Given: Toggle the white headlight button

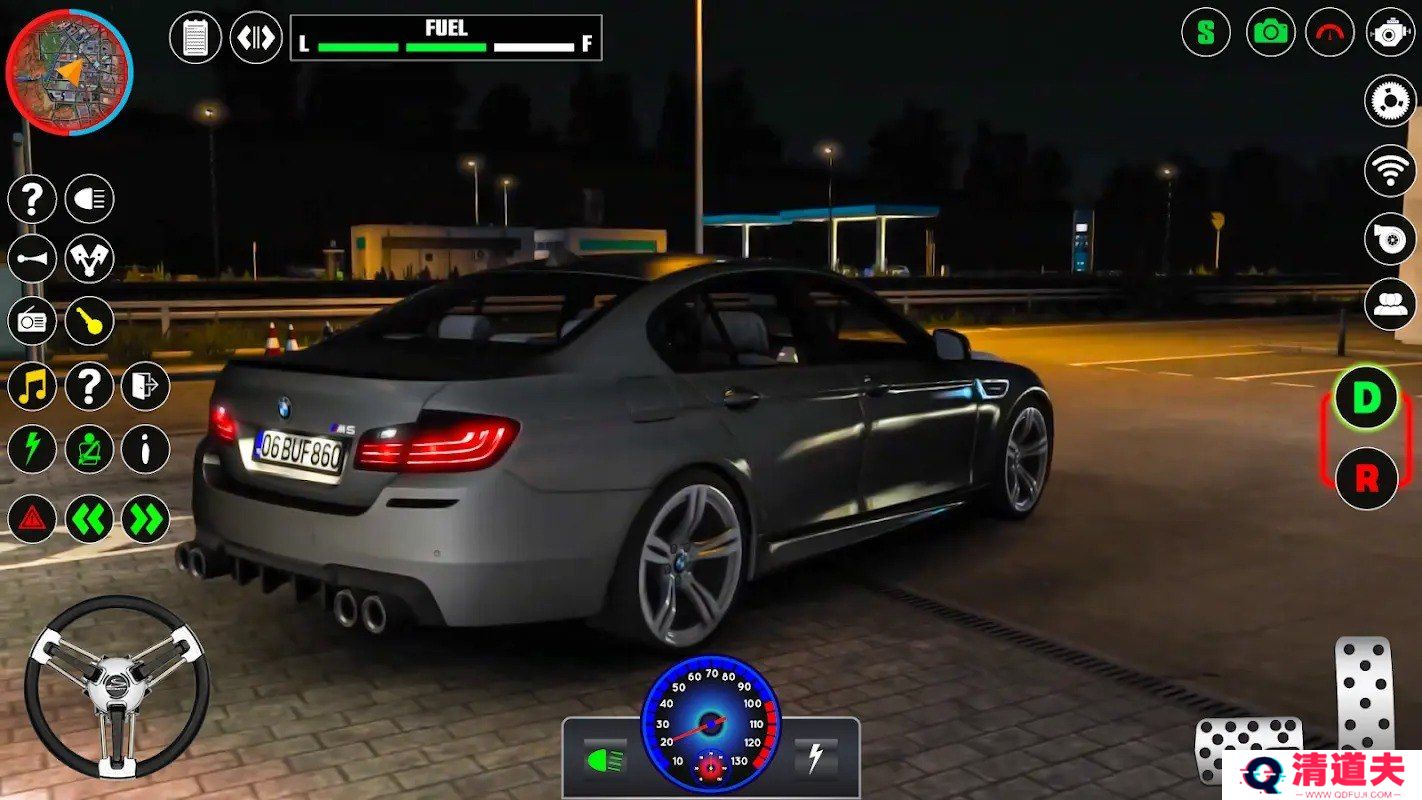Looking at the screenshot, I should [x=90, y=199].
